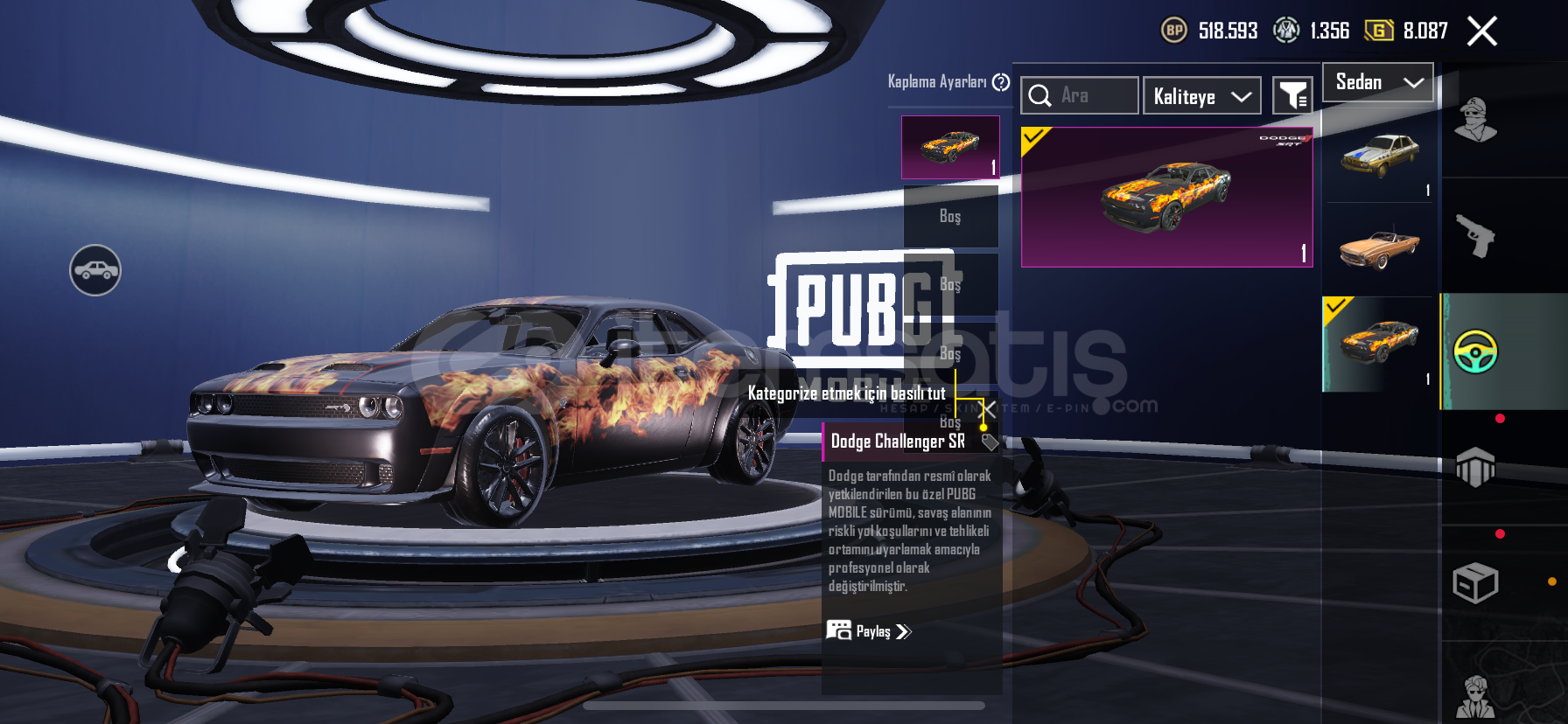
Task: Share the skin with Paylaş
Action: [x=869, y=631]
